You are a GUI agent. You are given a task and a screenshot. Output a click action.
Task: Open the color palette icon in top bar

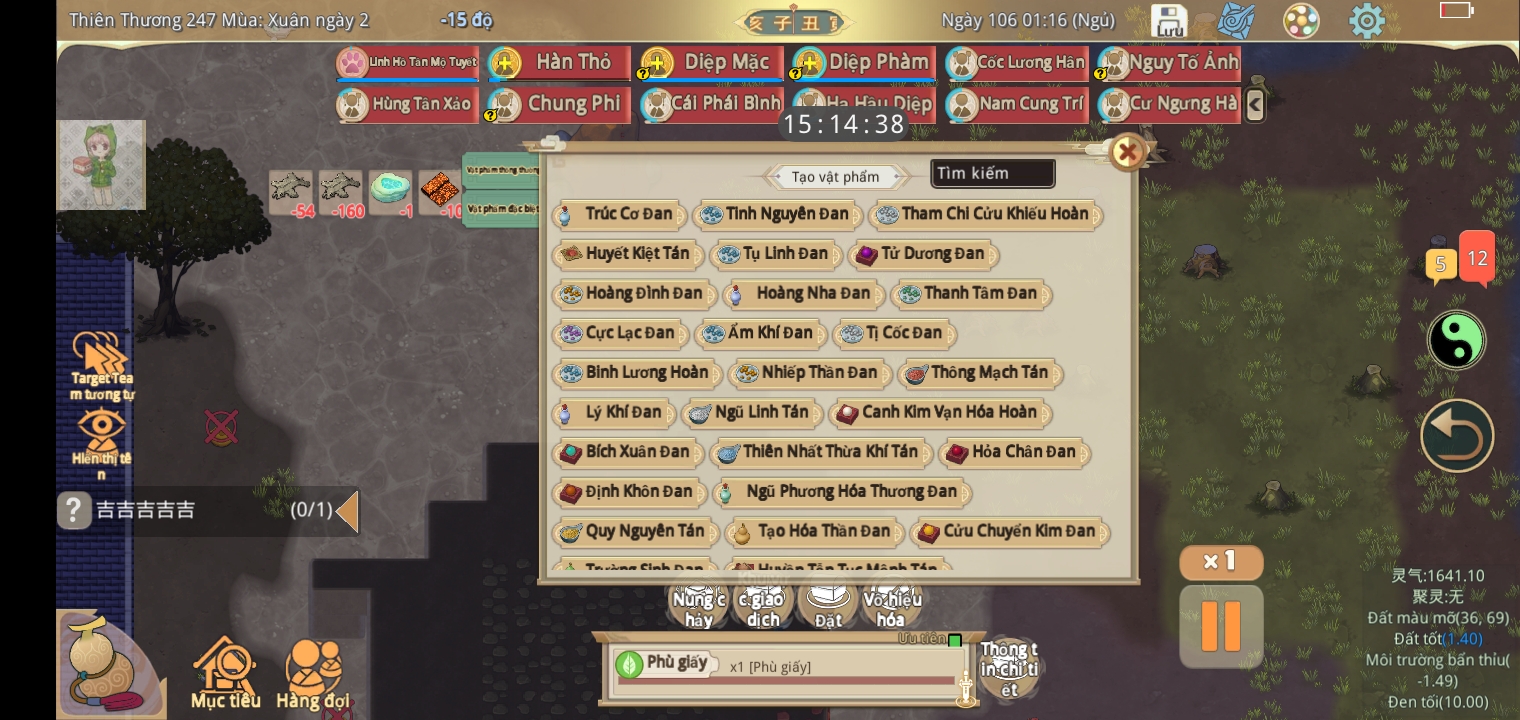coord(1301,20)
